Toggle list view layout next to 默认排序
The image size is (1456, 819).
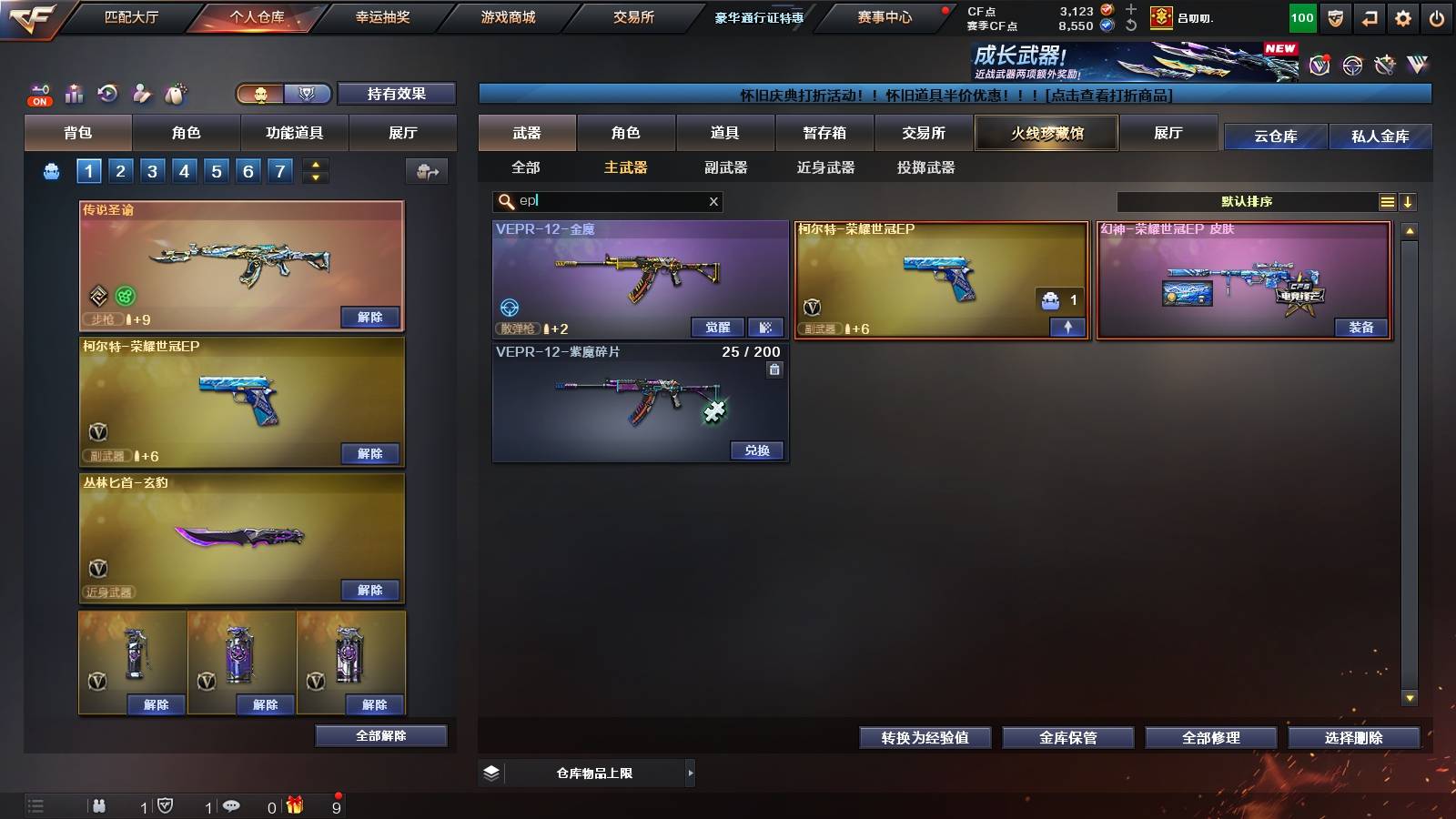coord(1387,201)
